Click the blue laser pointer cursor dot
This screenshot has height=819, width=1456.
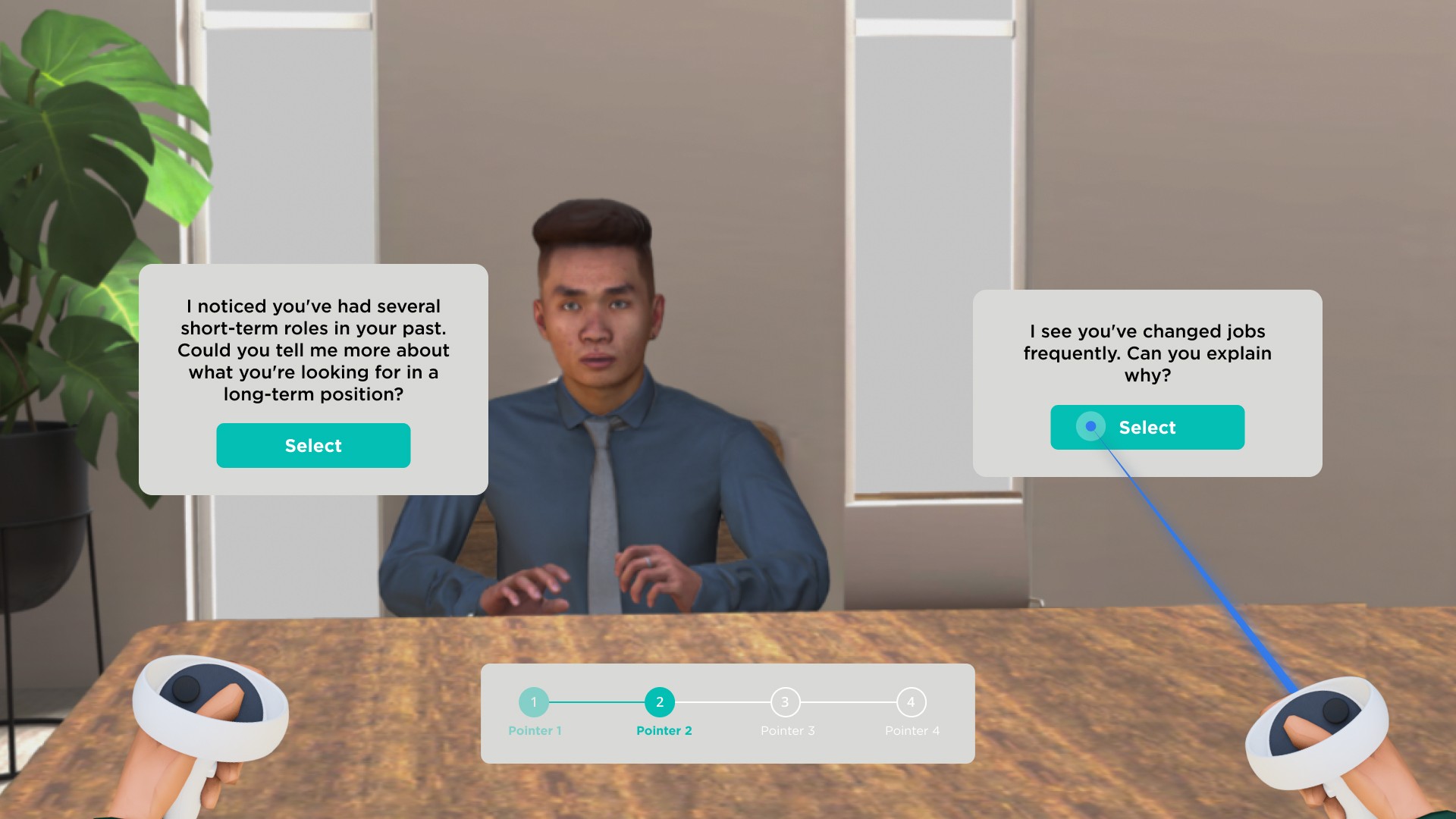[1092, 427]
